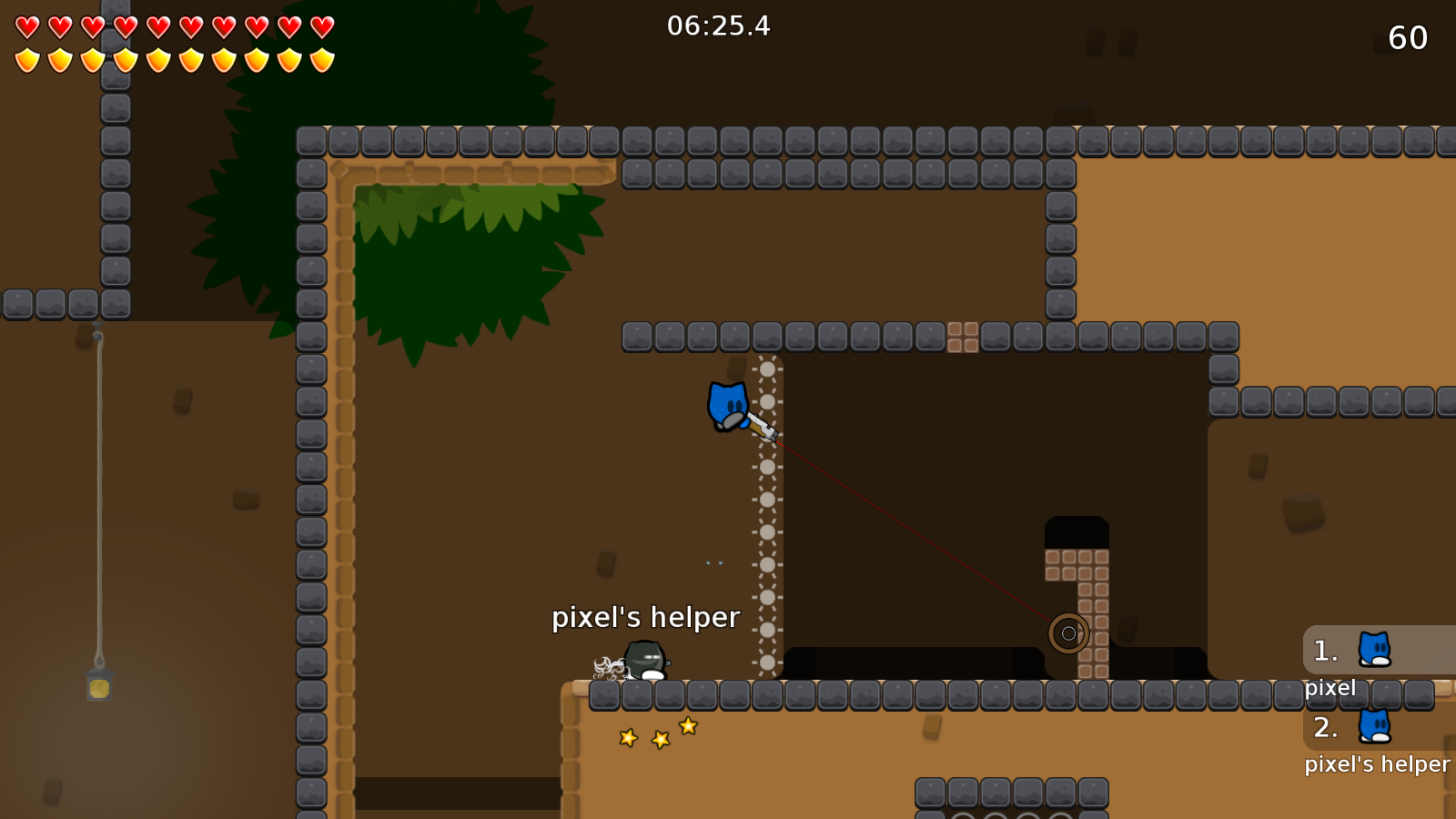Click the small checkered tile near the top wall
Viewport: 1456px width, 819px height.
[x=964, y=336]
